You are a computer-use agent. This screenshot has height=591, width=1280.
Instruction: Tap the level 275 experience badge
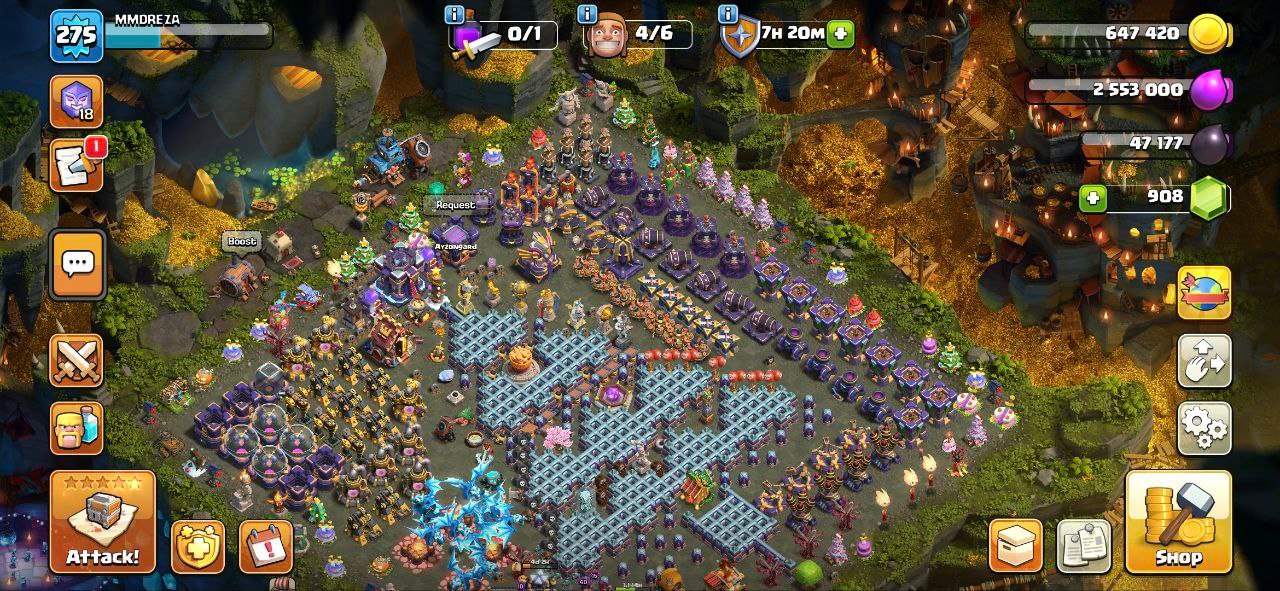tap(76, 36)
